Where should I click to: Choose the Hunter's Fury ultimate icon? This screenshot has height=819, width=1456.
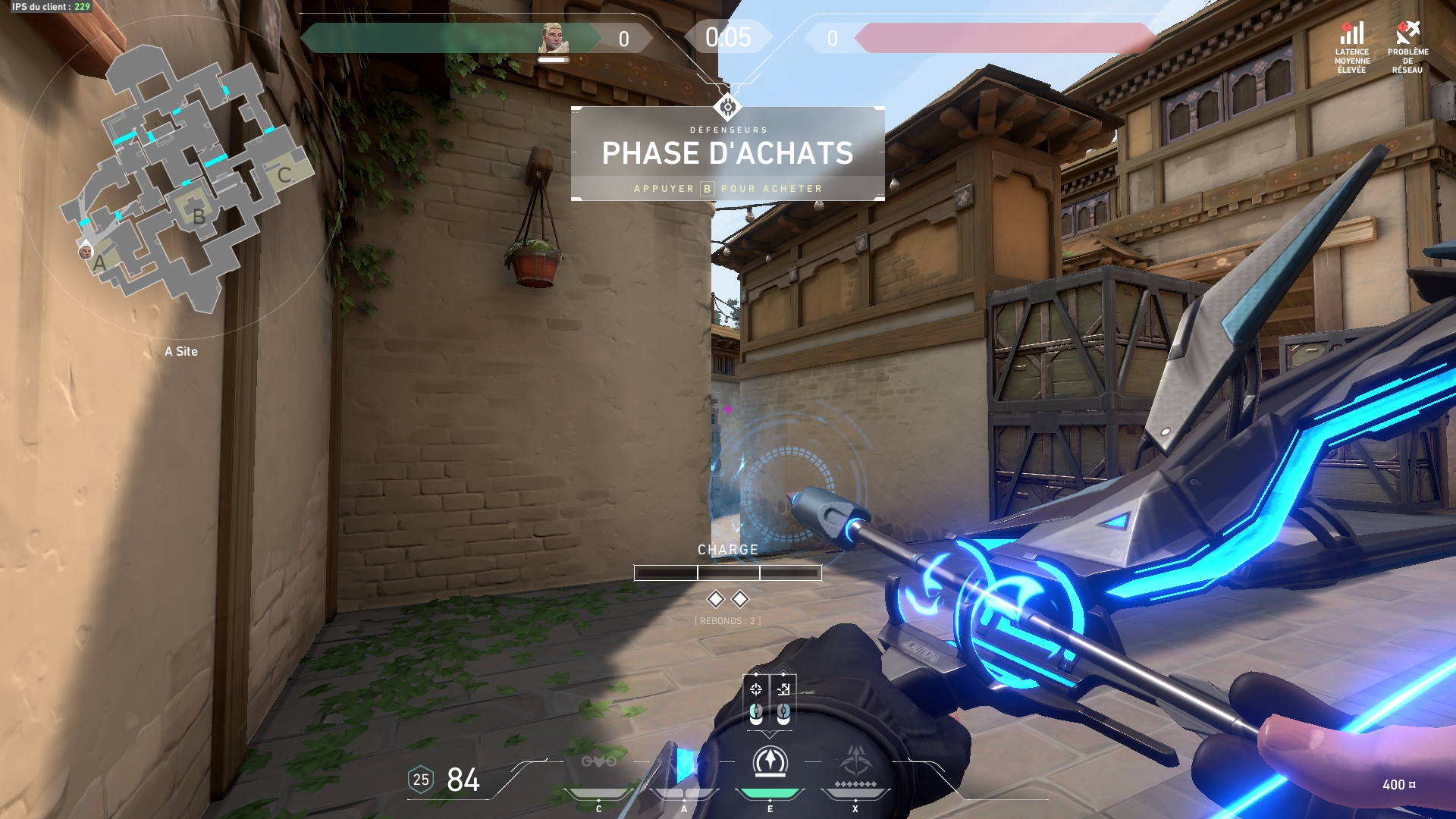point(855,762)
